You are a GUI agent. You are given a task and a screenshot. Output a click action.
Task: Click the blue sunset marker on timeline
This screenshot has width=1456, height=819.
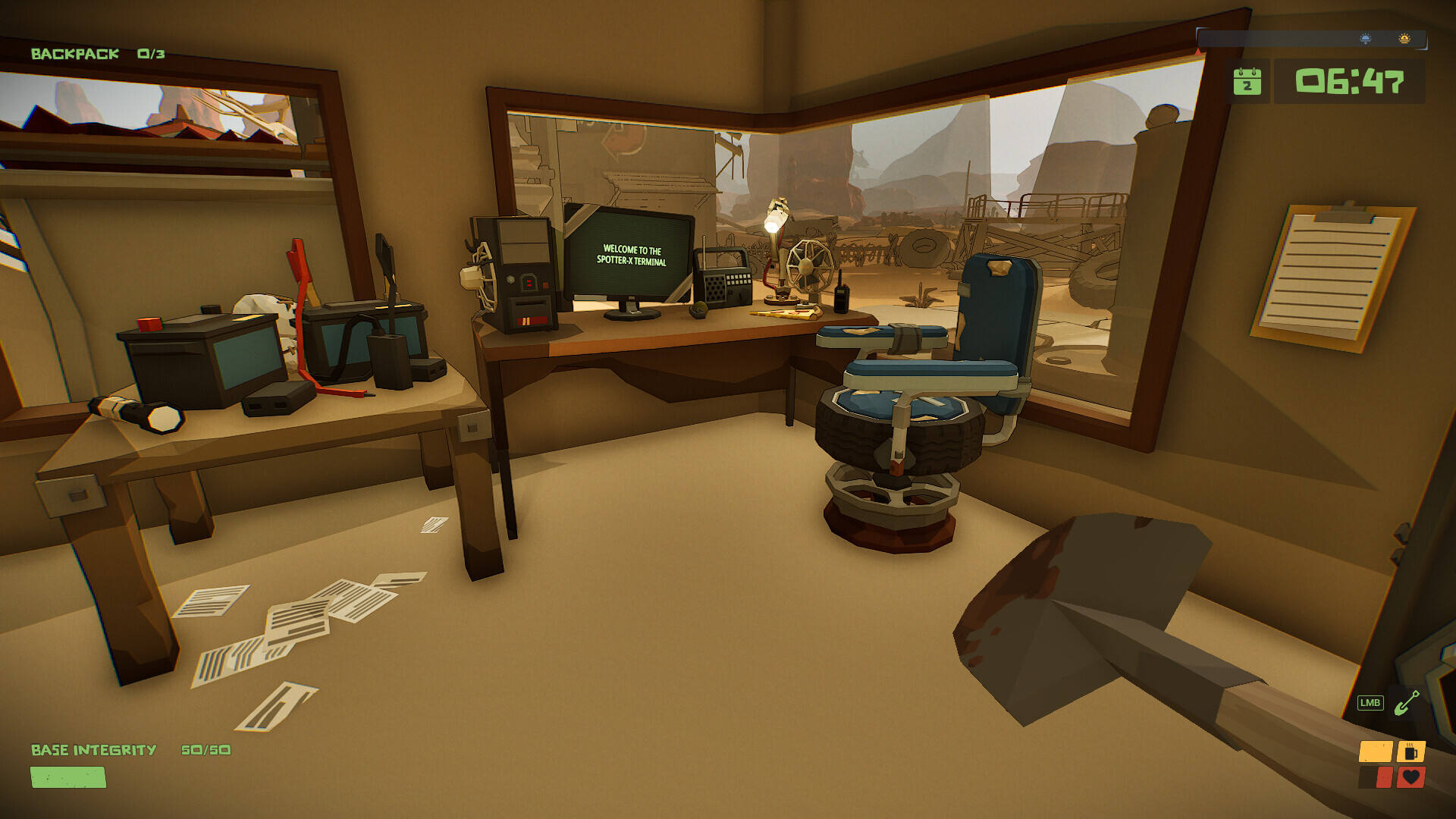tap(1365, 39)
